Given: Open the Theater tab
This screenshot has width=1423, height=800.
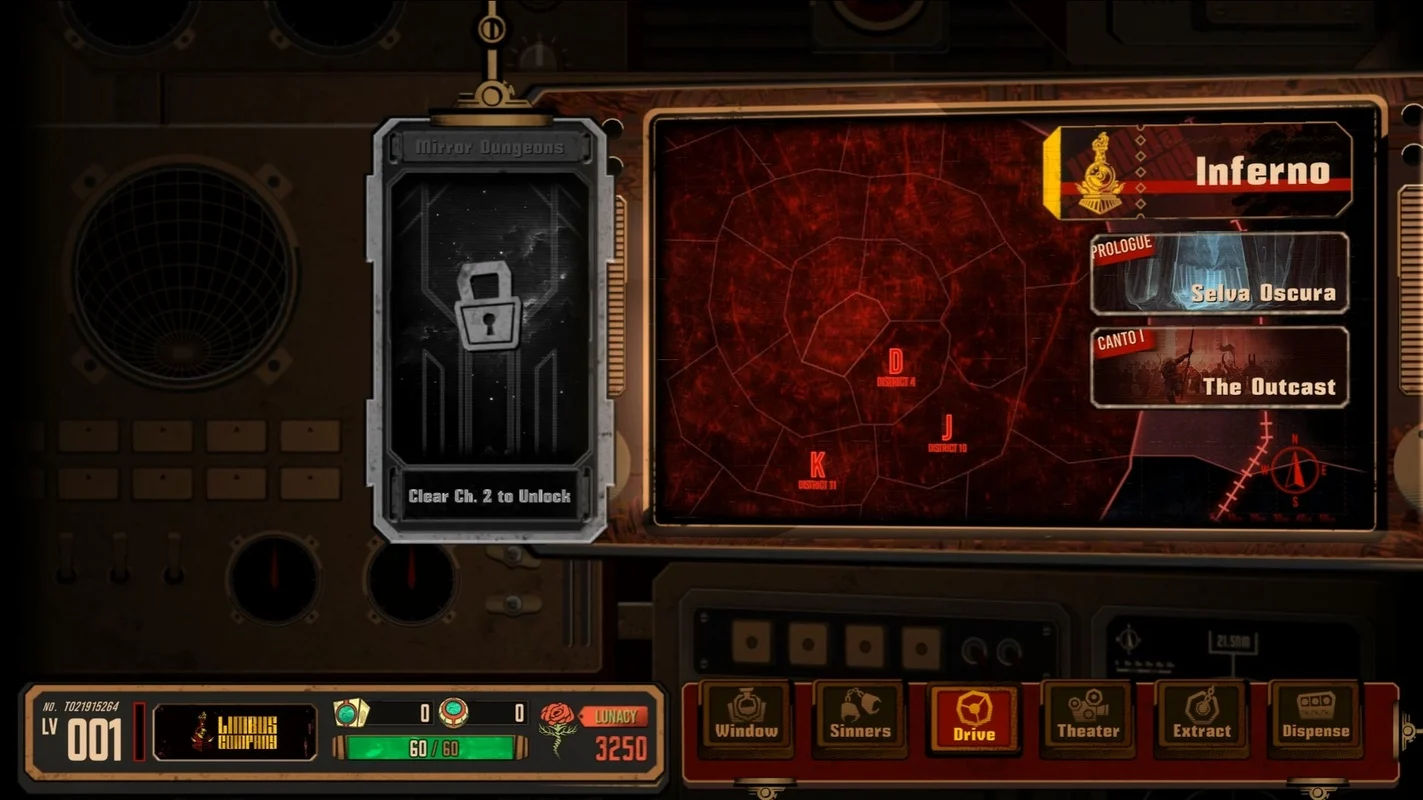Looking at the screenshot, I should [x=1088, y=717].
